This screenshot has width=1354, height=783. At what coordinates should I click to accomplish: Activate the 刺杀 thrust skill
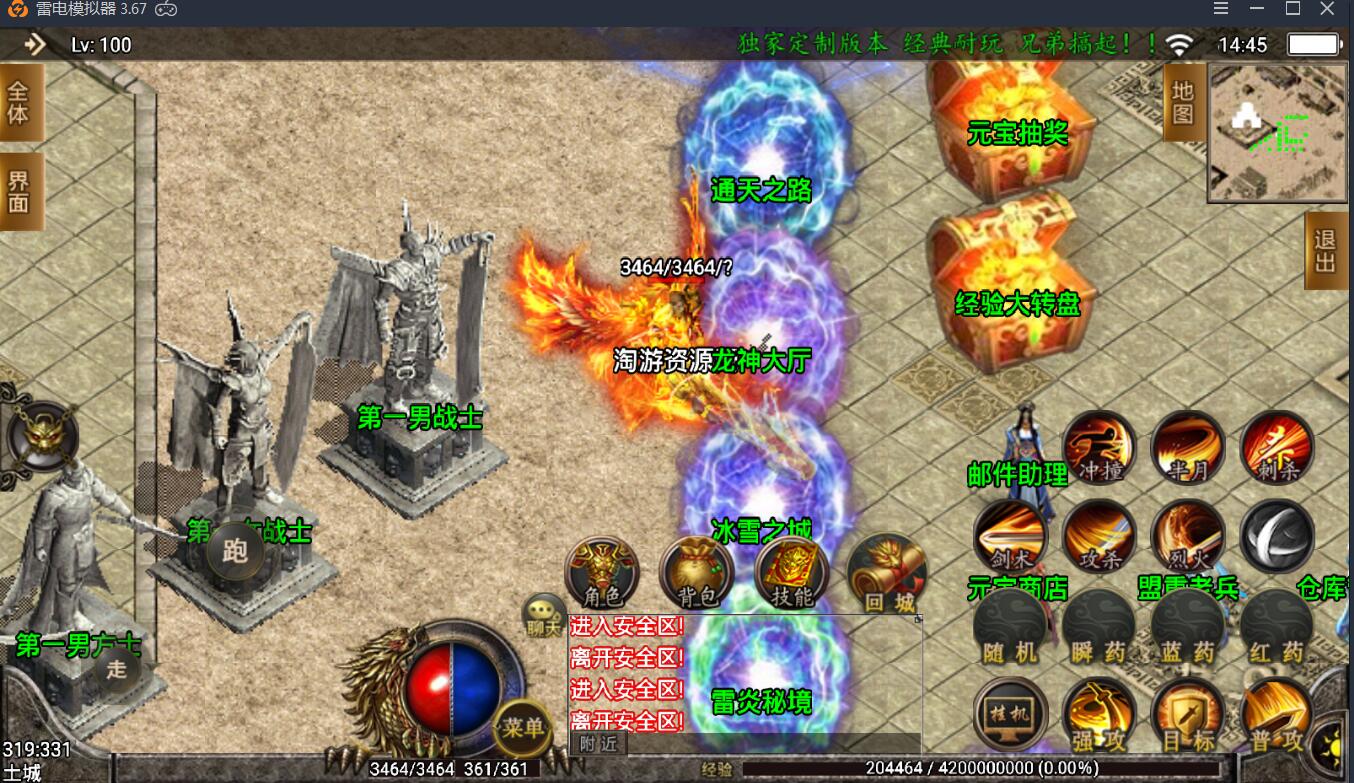[x=1277, y=447]
